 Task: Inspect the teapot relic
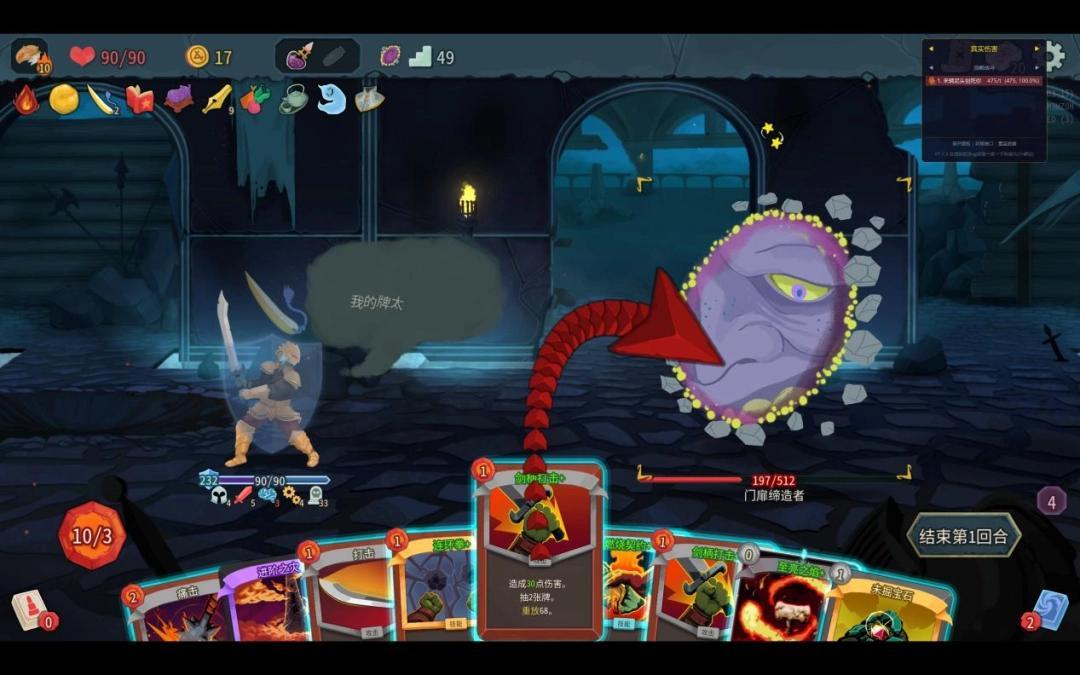293,99
